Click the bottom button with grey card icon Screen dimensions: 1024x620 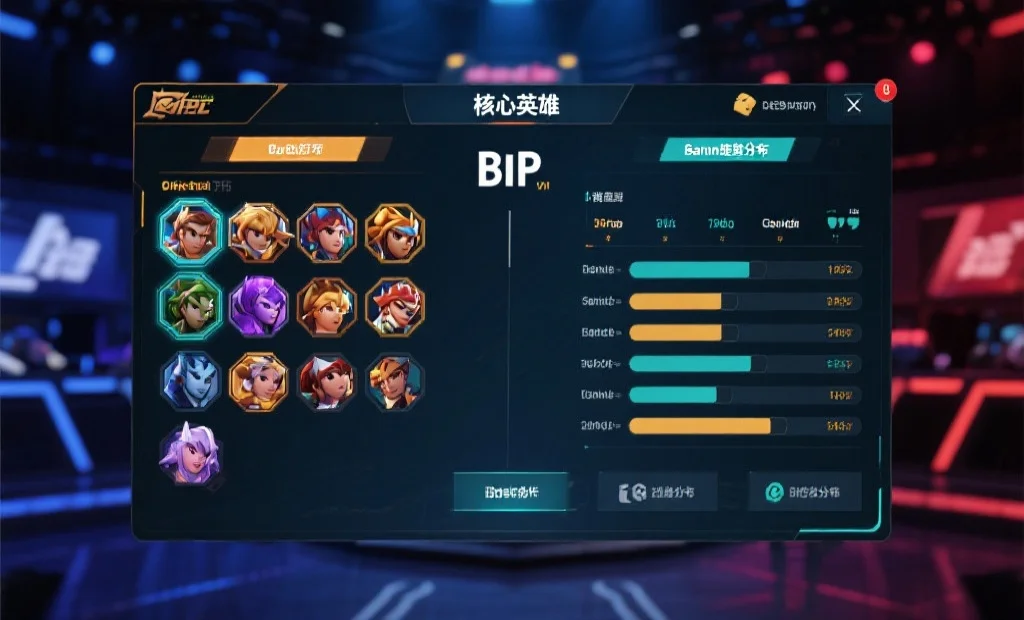click(x=657, y=492)
